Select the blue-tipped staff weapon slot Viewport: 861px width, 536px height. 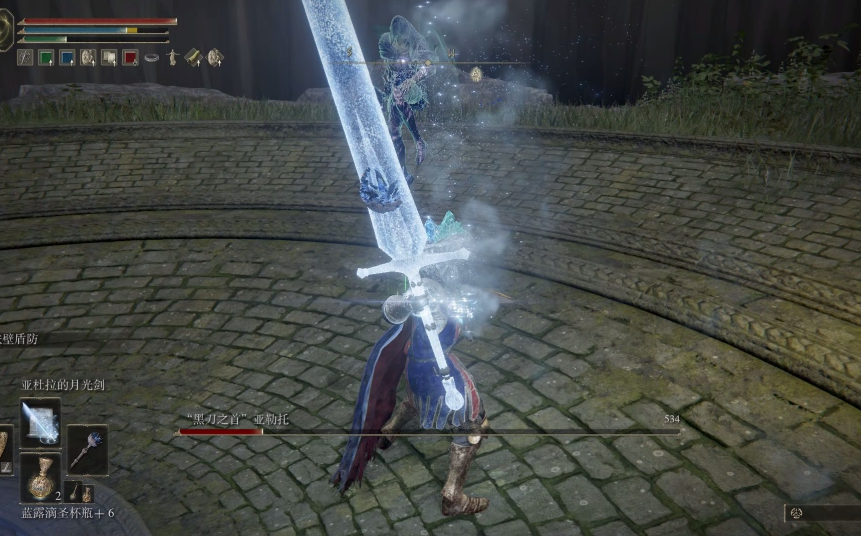(x=87, y=448)
